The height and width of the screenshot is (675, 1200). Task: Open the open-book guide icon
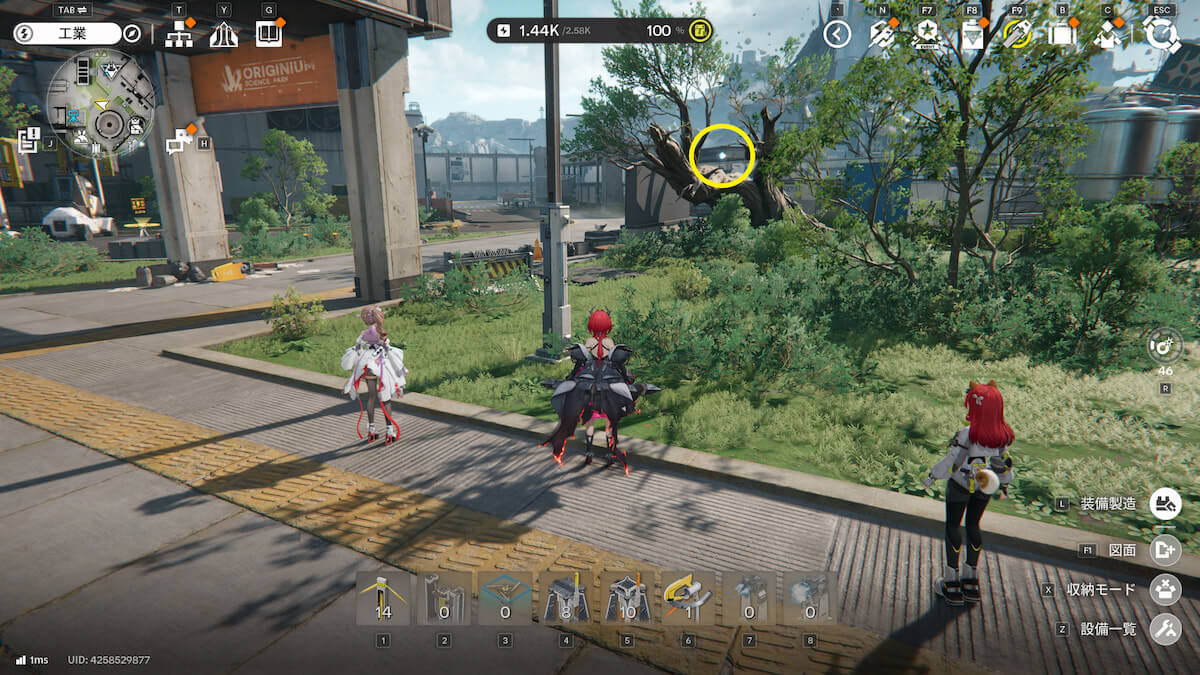click(x=268, y=34)
